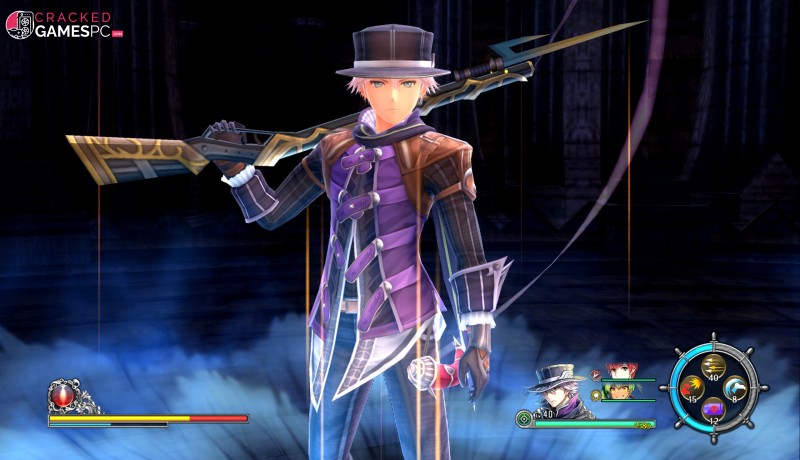Screen dimensions: 800x460
Task: Trigger the blue wave skill costing 8
Action: click(736, 387)
